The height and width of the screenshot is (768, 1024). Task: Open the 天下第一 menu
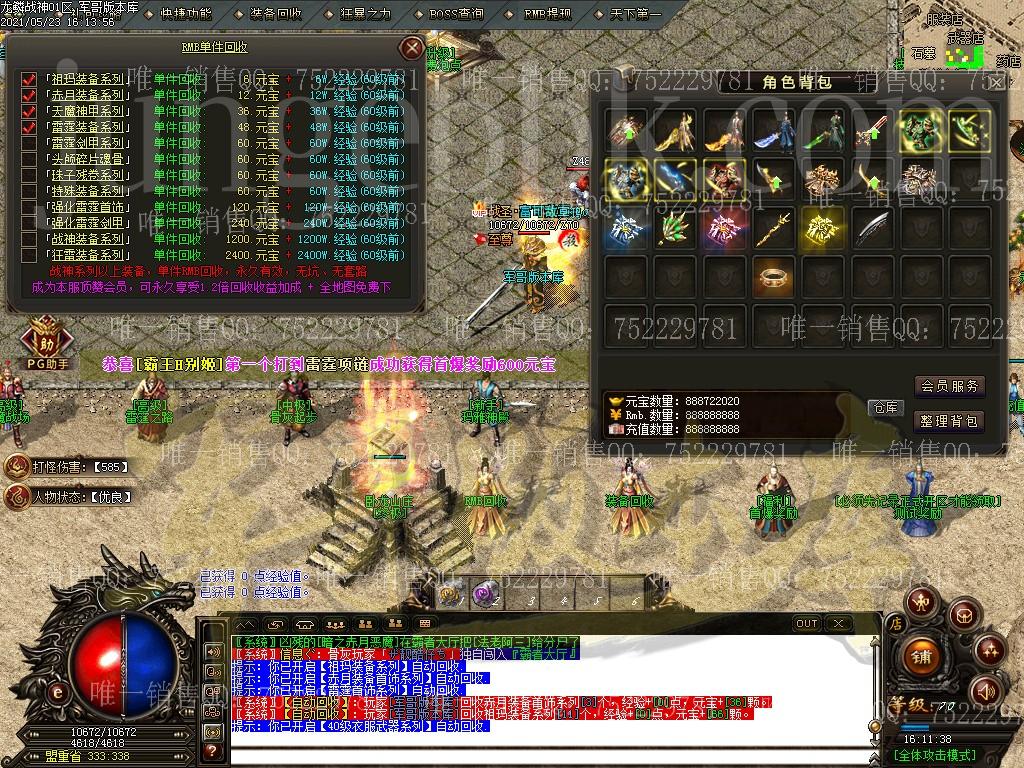coord(635,15)
